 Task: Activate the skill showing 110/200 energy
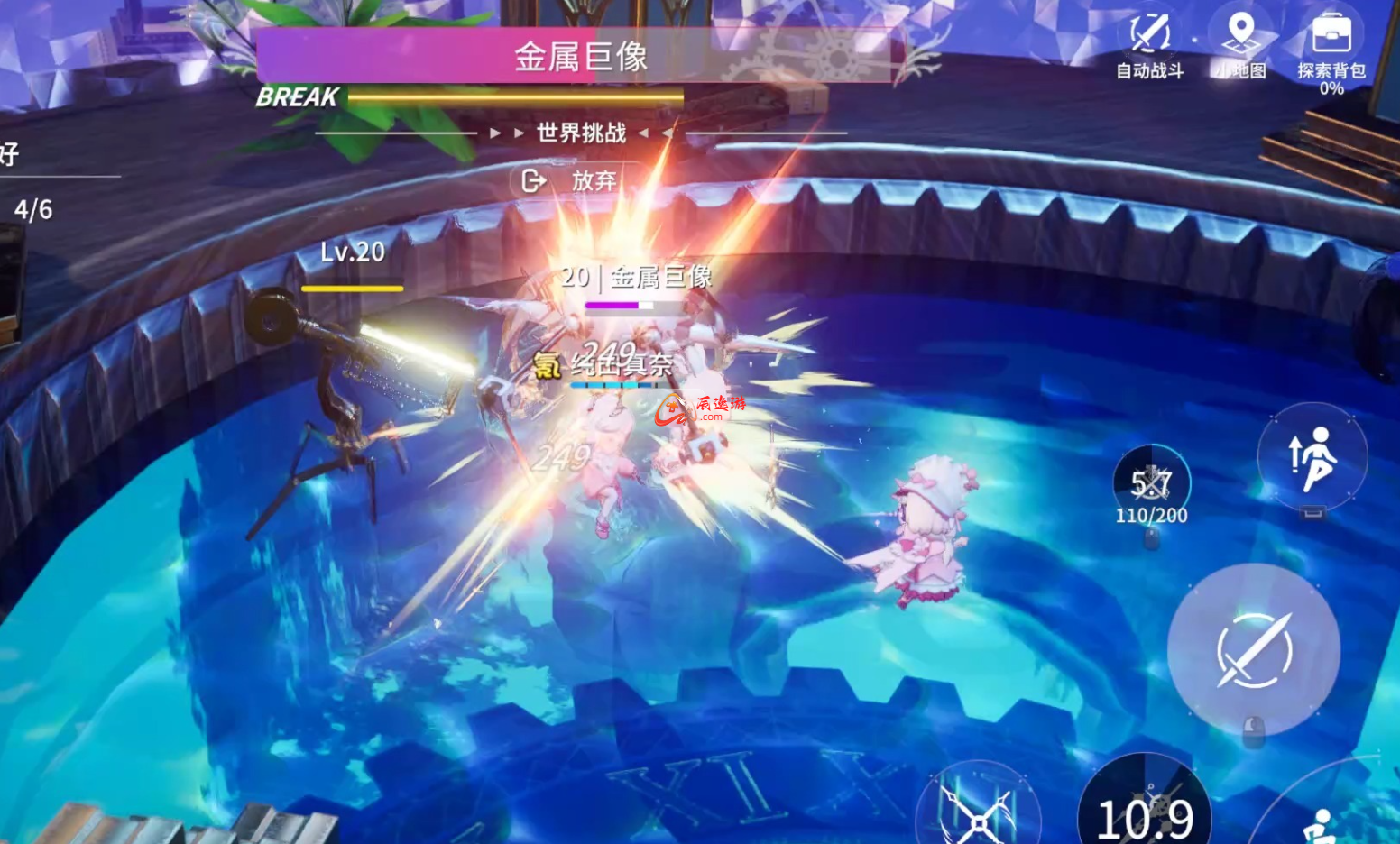coord(1151,487)
